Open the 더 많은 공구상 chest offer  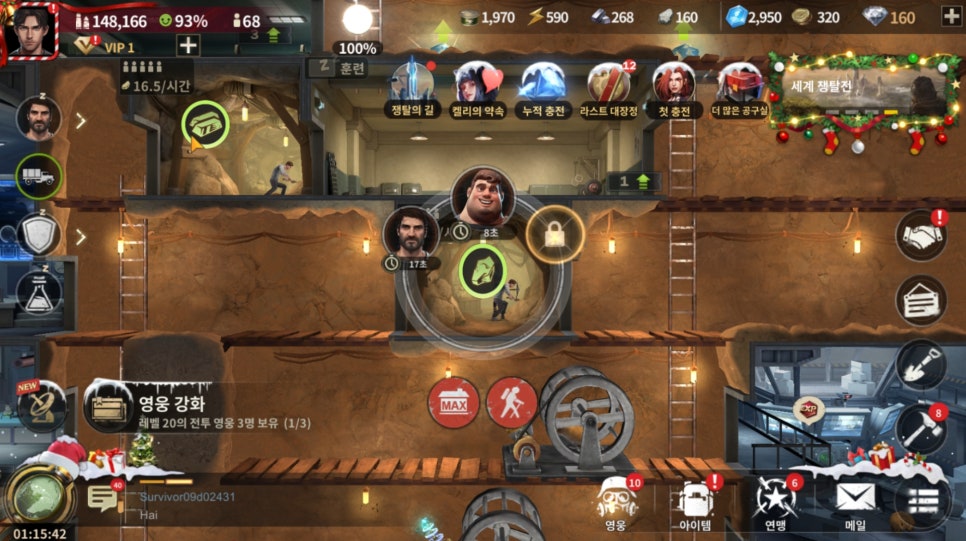[738, 88]
